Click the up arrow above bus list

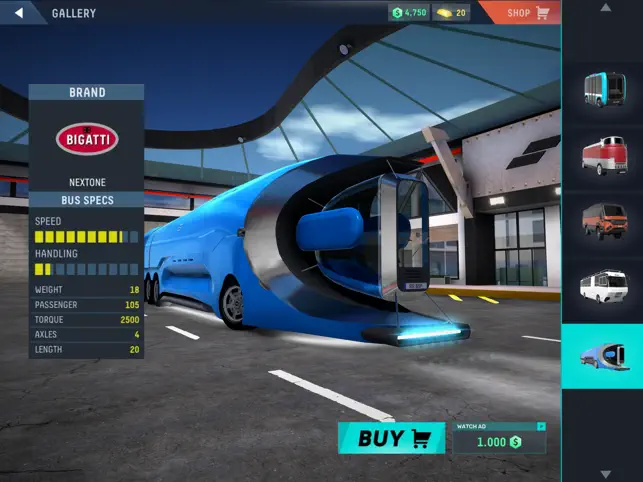click(603, 9)
